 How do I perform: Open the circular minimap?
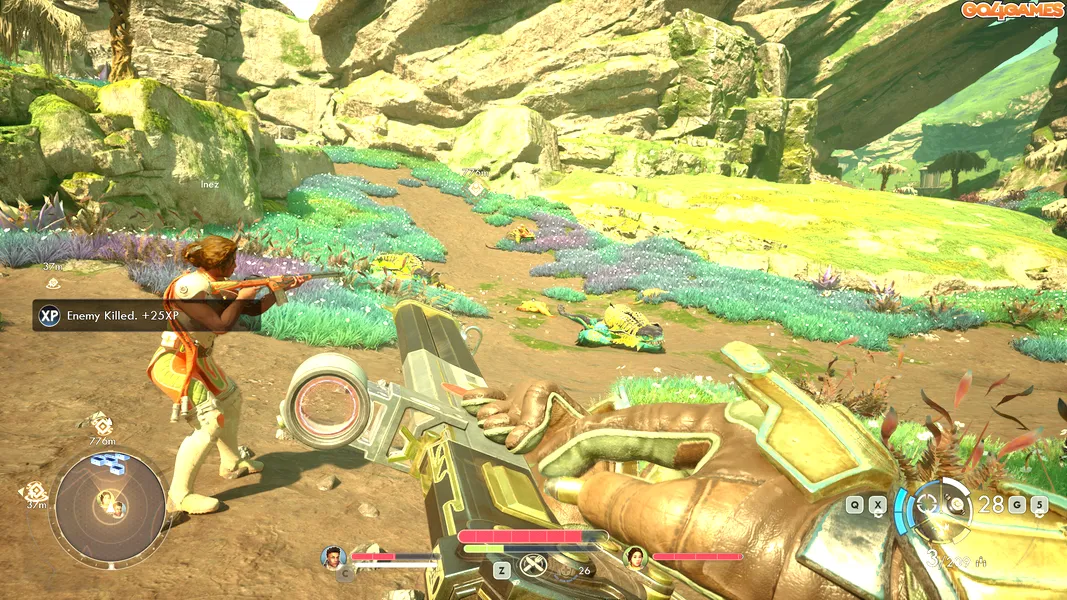110,506
